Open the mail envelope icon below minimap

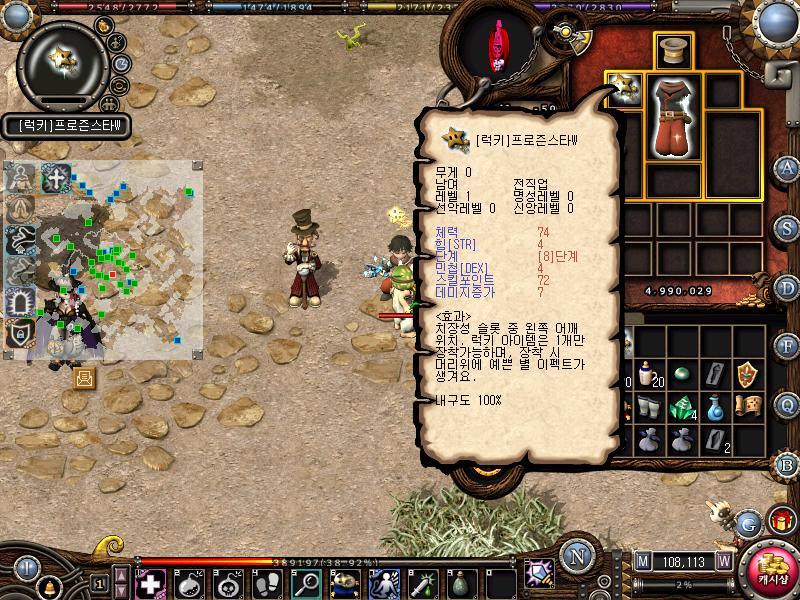coord(83,377)
